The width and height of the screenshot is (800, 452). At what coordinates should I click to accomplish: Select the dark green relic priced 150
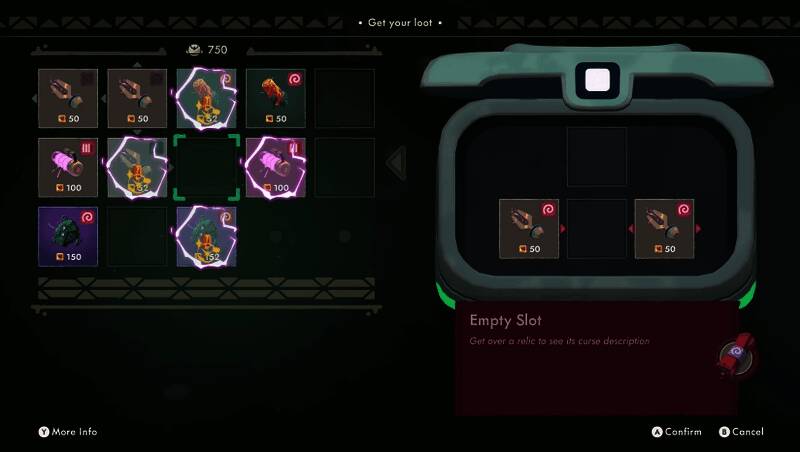pos(68,236)
